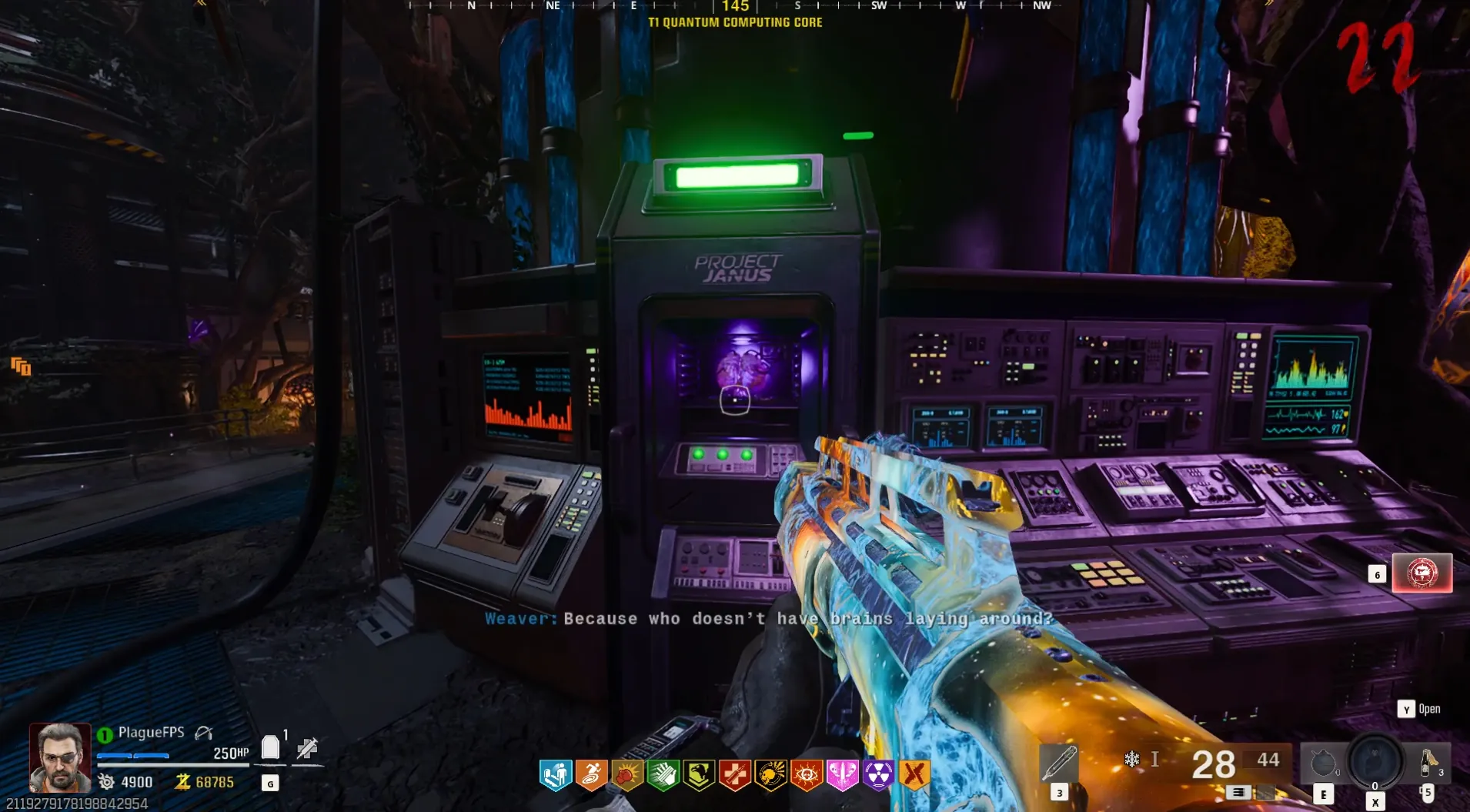This screenshot has height=812, width=1470.
Task: Select the armor plate icon
Action: [270, 747]
